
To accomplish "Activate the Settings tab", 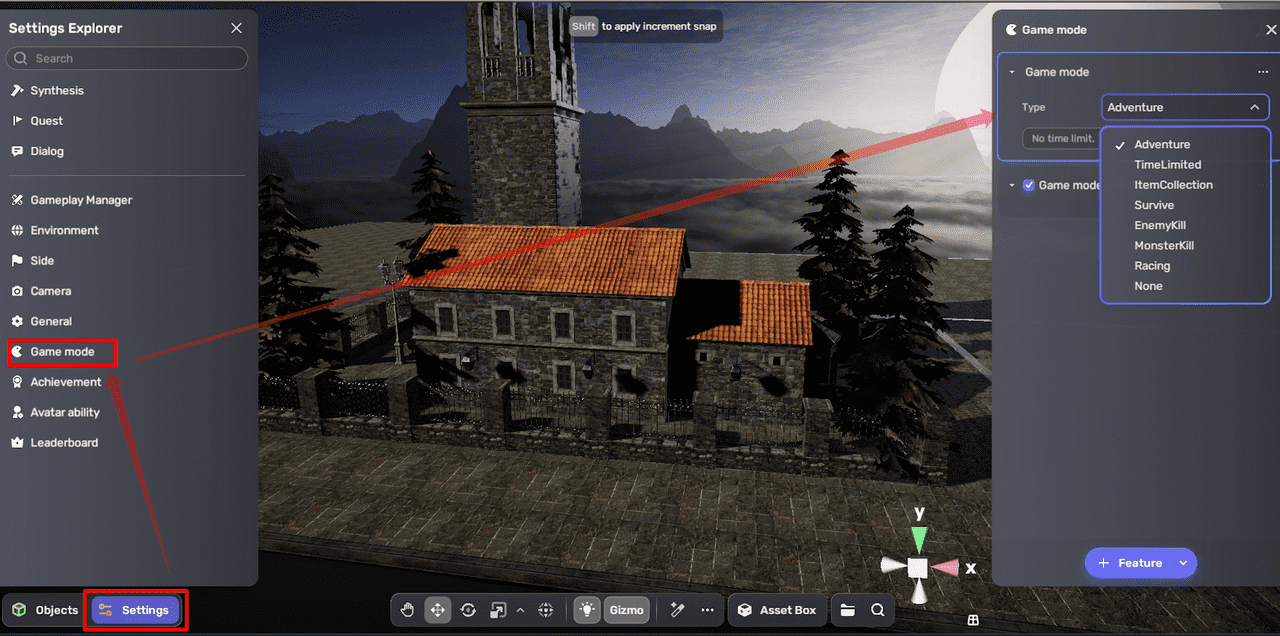I will (x=136, y=610).
